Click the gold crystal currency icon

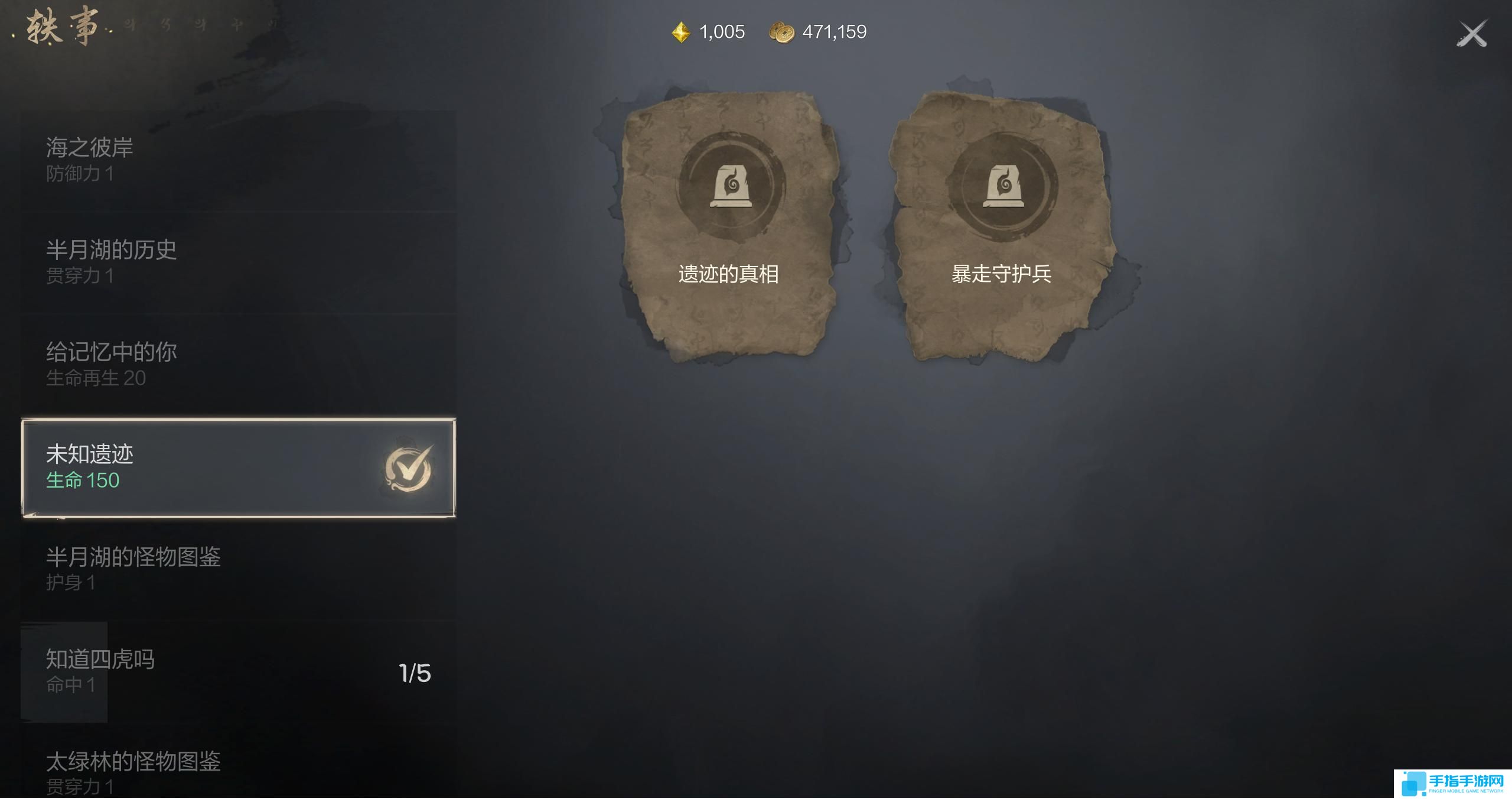click(680, 31)
